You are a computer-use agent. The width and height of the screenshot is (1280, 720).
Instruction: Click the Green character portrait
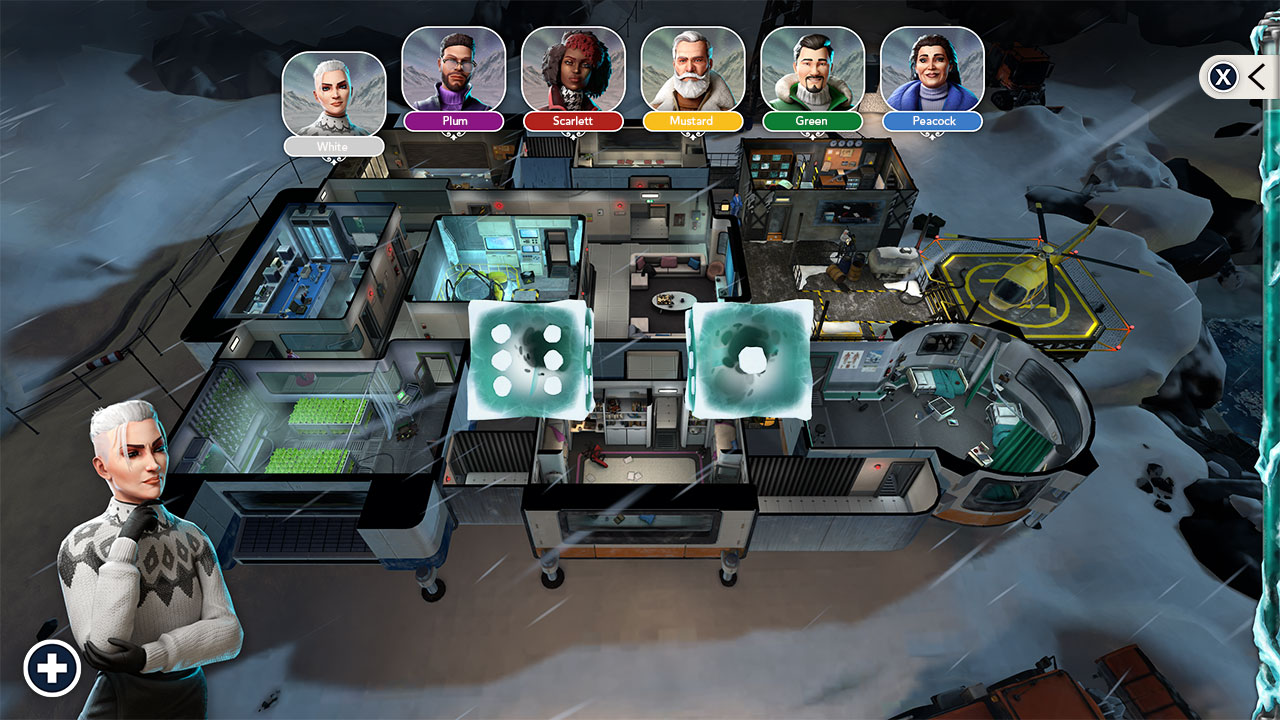click(x=812, y=69)
